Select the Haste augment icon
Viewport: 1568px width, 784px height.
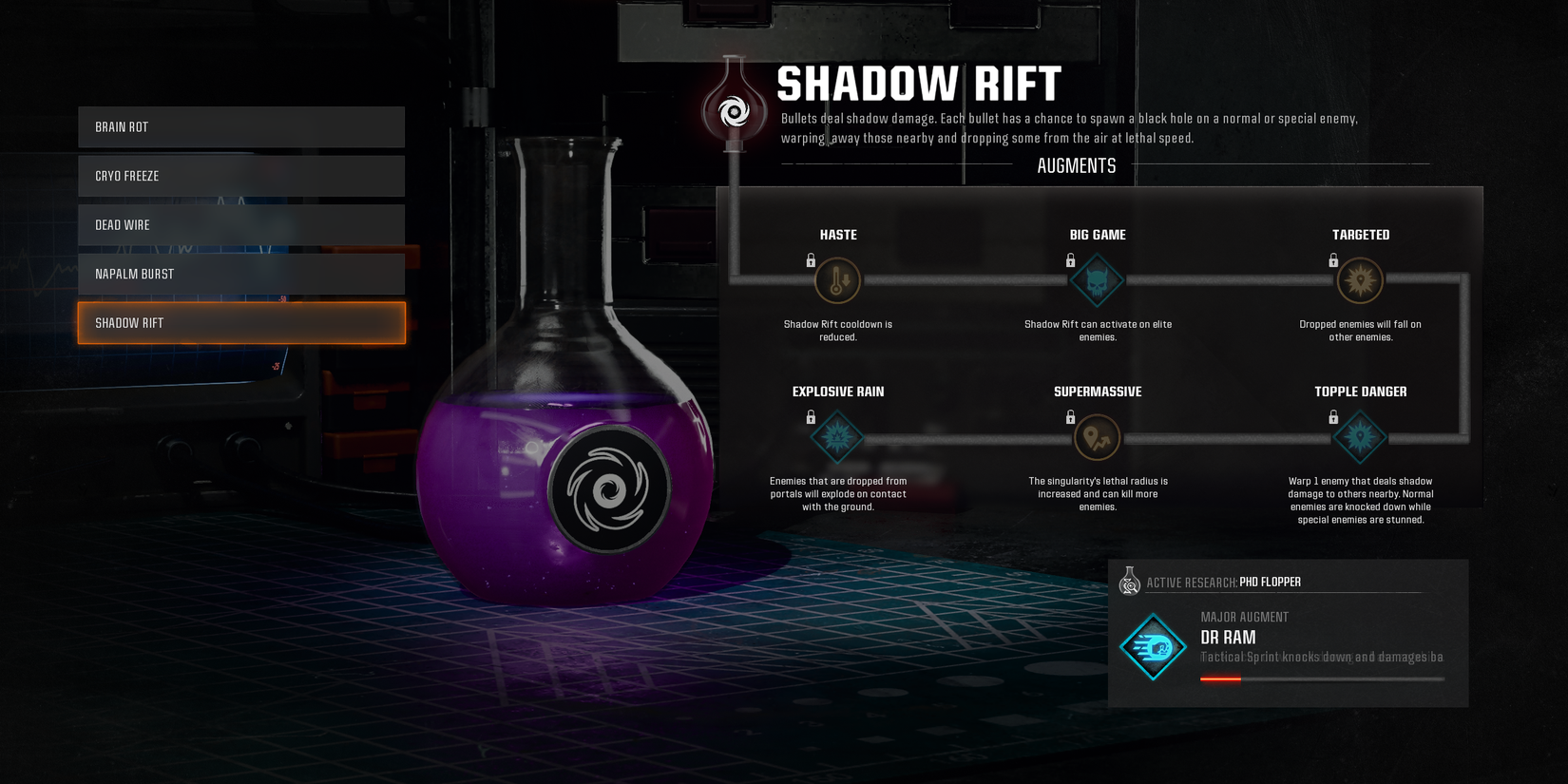837,280
